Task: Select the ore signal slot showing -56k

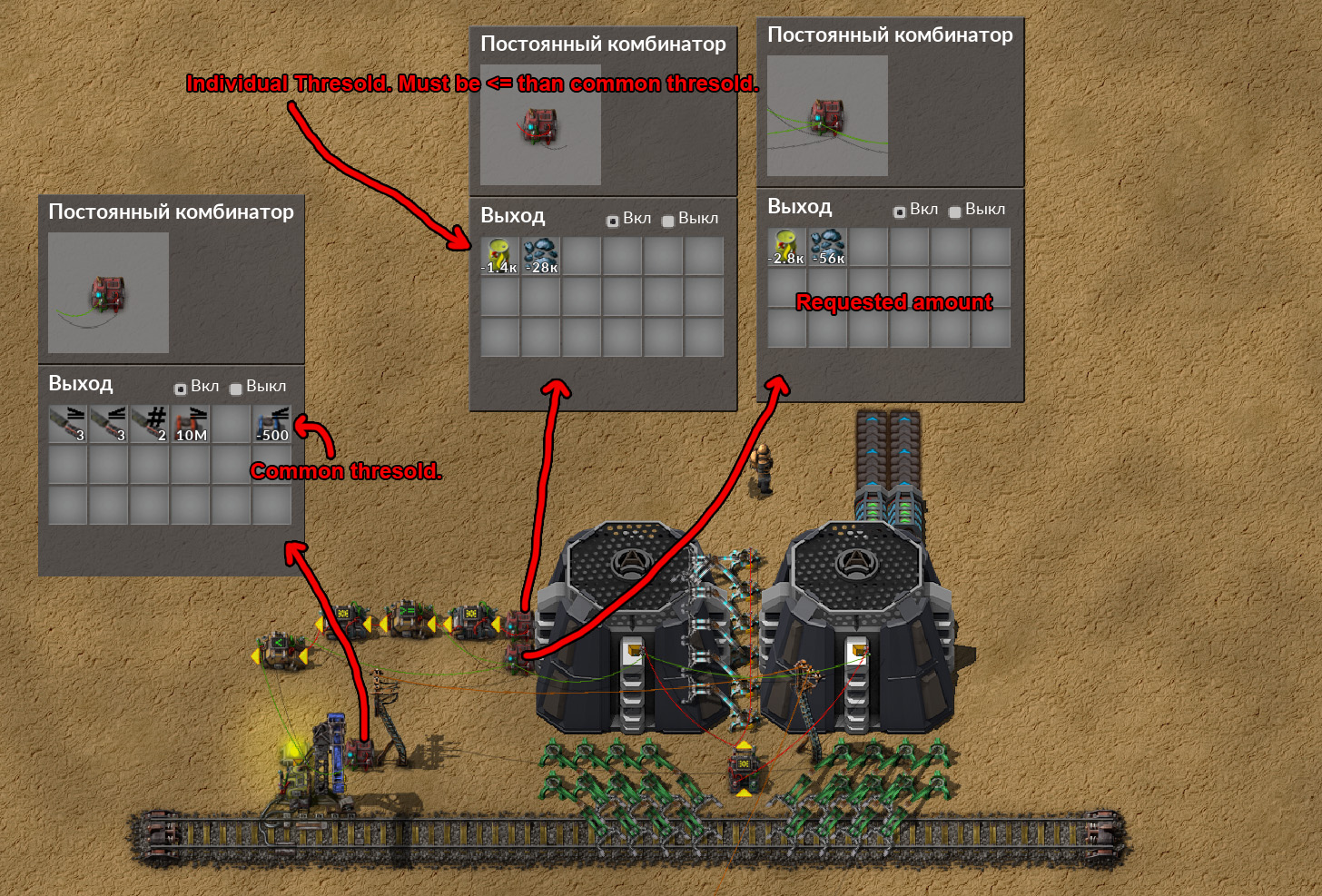Action: tap(828, 247)
